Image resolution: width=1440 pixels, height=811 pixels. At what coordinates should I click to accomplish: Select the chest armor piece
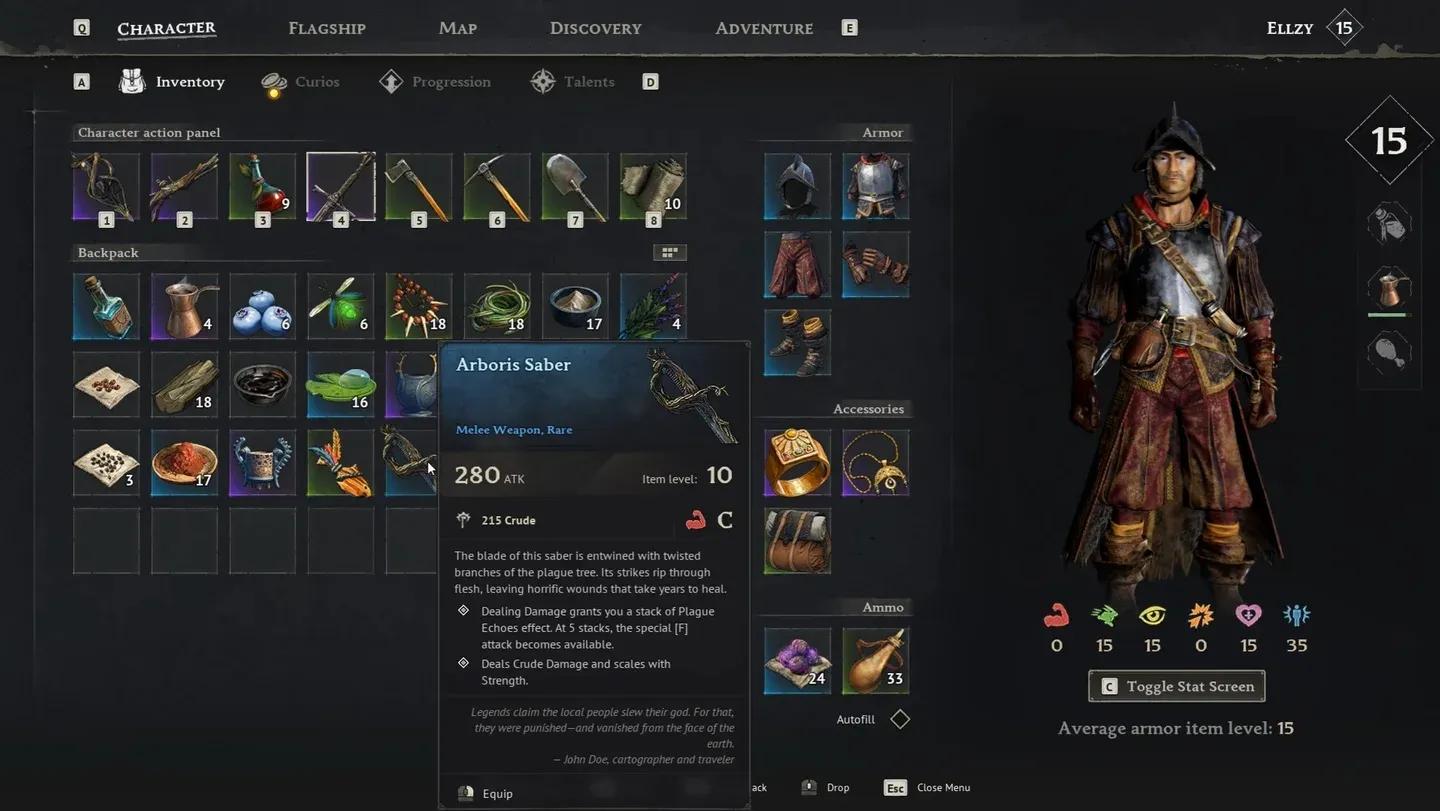[875, 186]
